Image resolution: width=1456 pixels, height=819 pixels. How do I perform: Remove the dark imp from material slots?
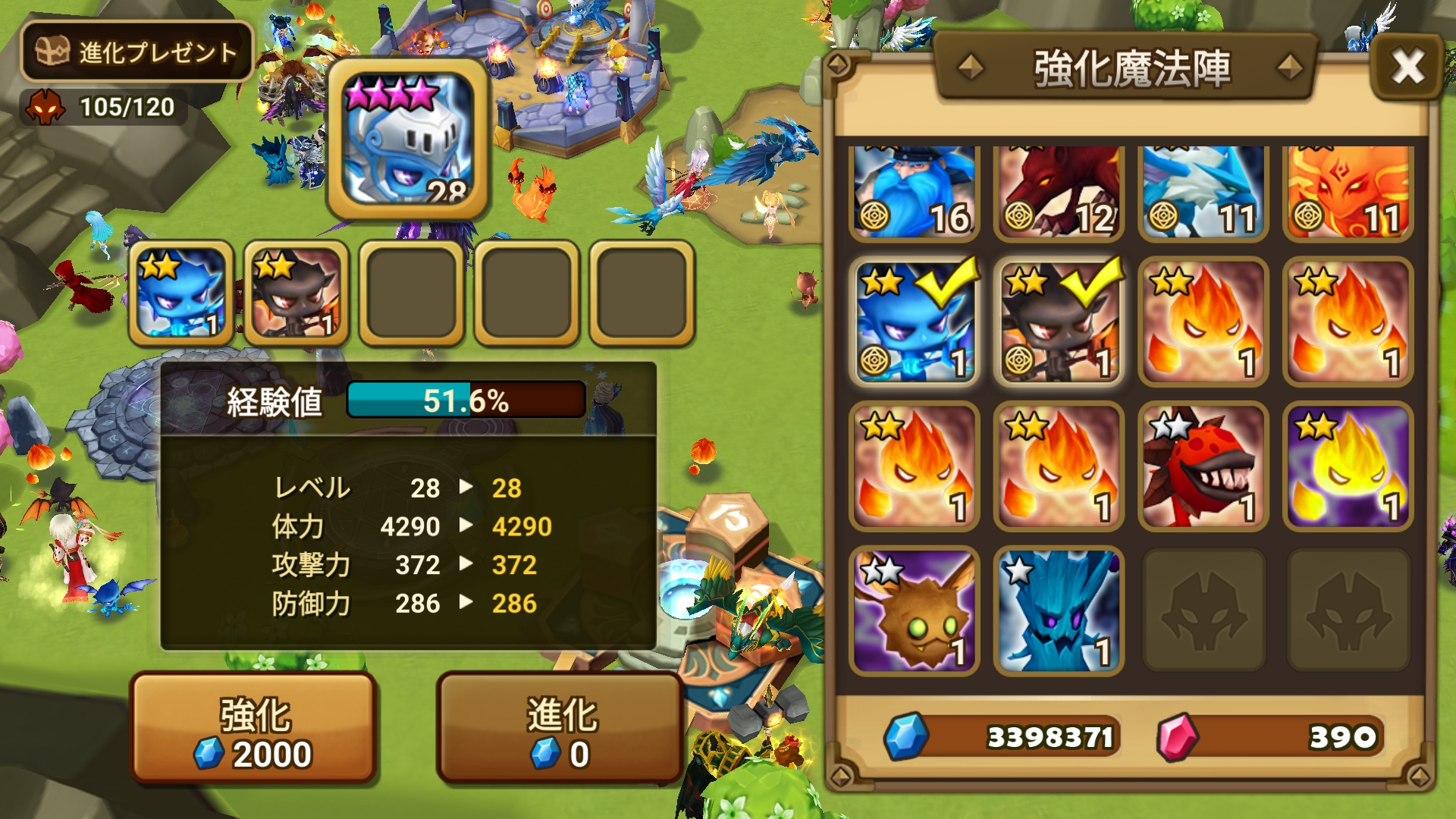[x=296, y=293]
